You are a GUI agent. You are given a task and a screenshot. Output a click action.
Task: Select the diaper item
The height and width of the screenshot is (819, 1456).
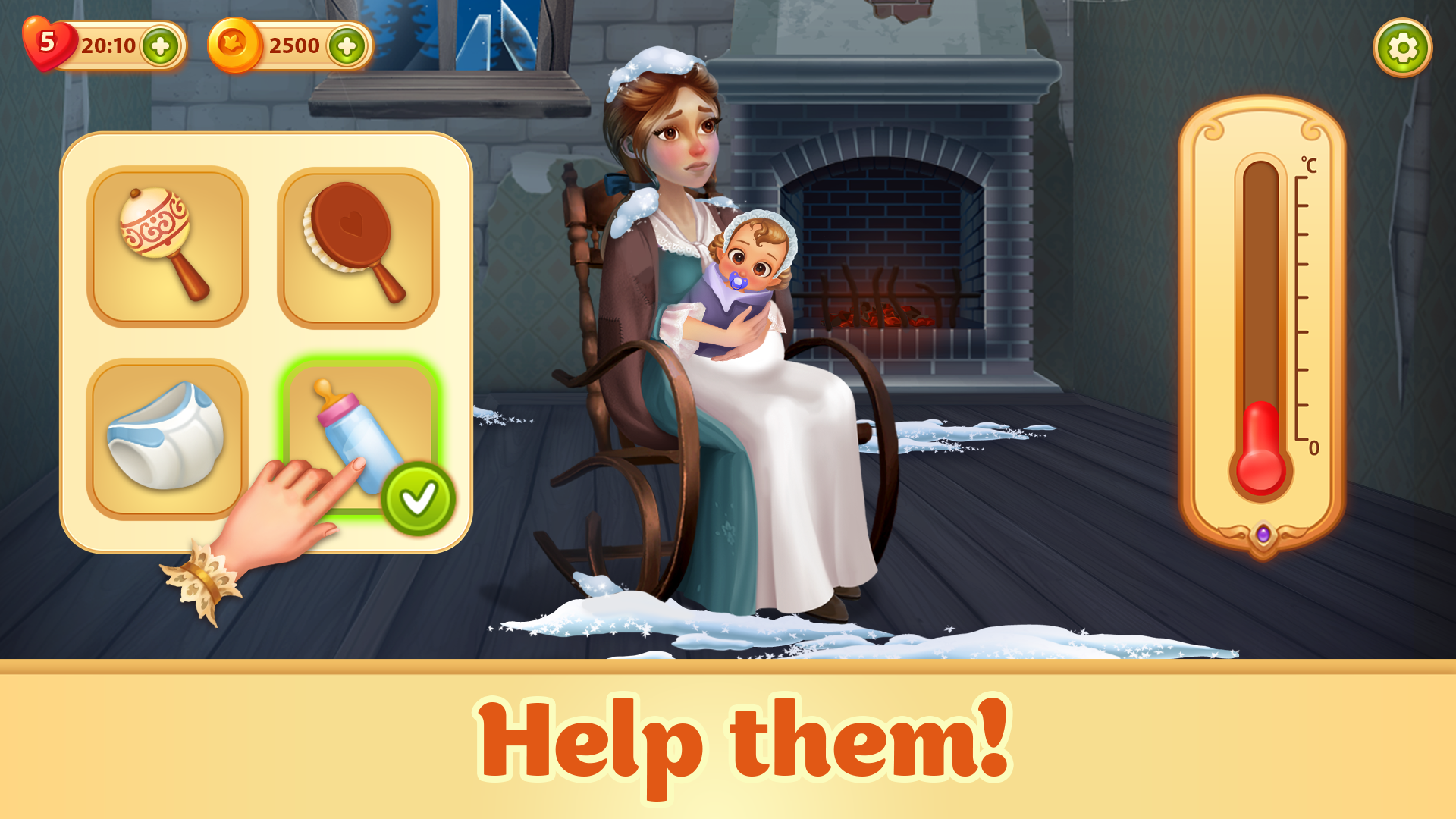pyautogui.click(x=167, y=436)
